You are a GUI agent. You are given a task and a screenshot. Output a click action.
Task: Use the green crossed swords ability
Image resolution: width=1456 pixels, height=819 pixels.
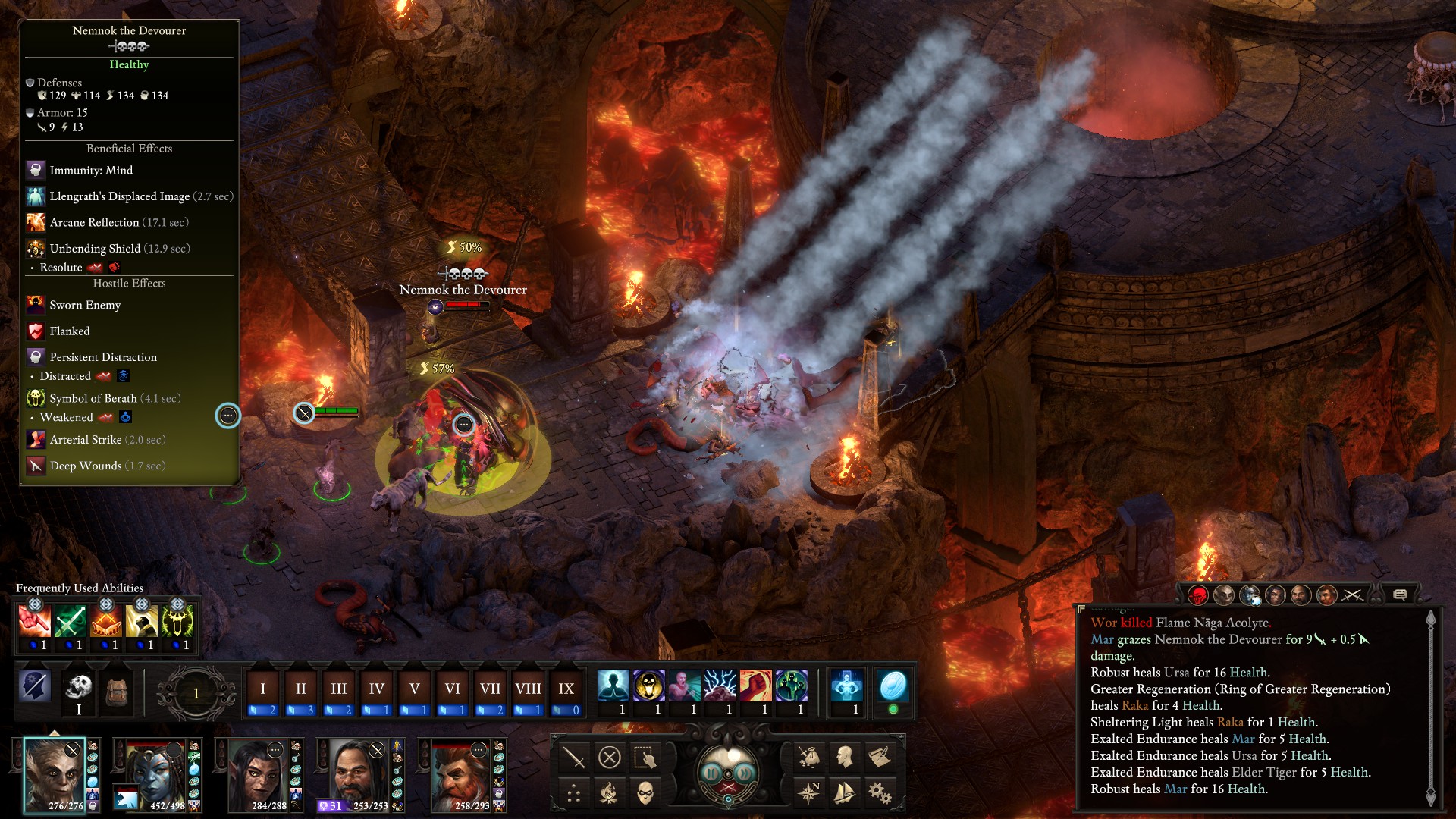pos(71,622)
